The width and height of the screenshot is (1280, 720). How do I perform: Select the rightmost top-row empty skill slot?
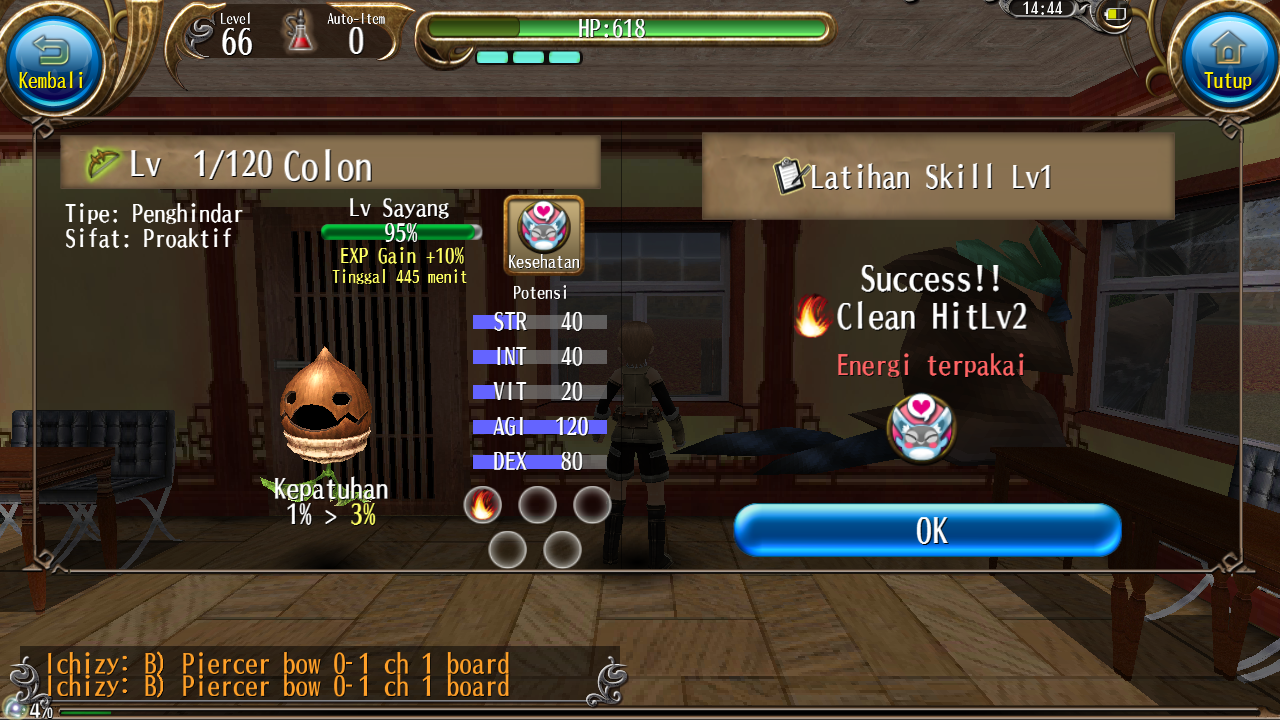point(592,505)
